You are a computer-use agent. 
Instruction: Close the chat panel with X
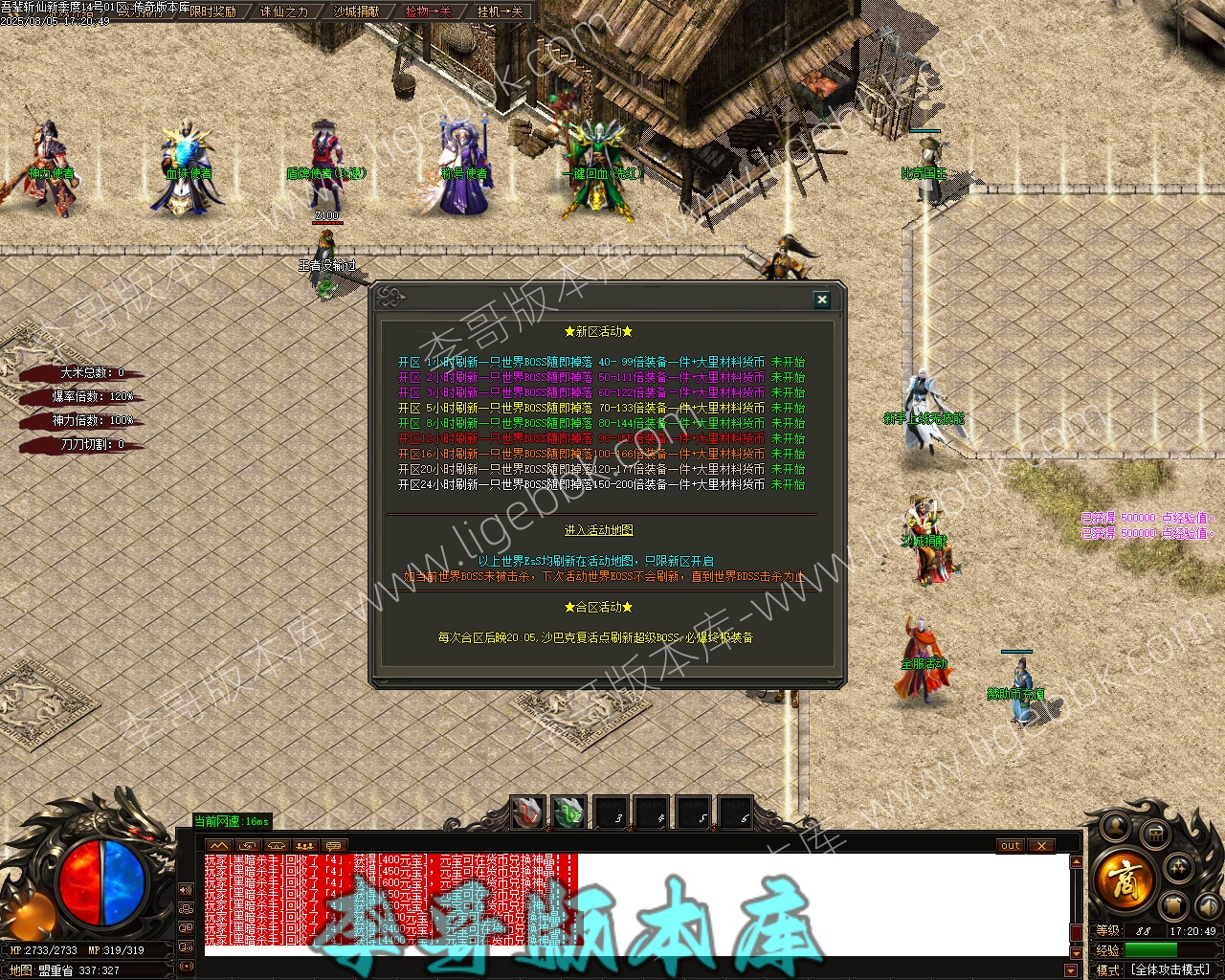click(1040, 846)
